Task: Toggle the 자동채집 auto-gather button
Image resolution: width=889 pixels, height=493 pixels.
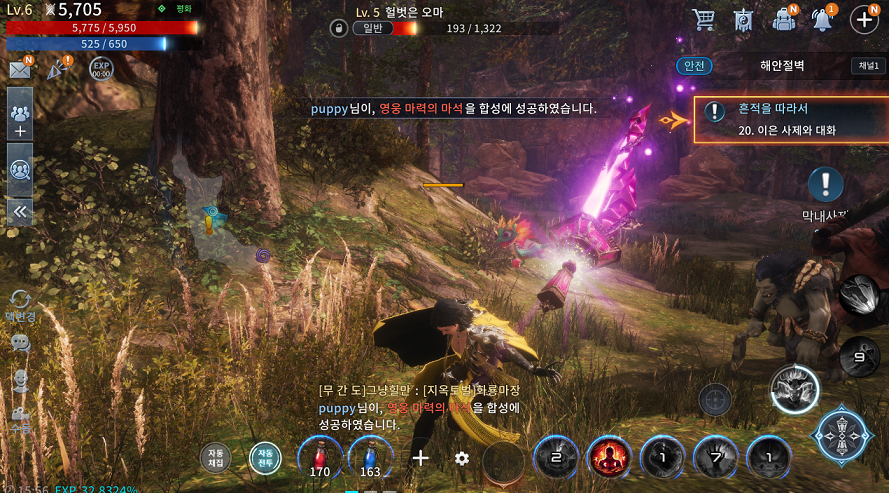Action: (x=215, y=457)
